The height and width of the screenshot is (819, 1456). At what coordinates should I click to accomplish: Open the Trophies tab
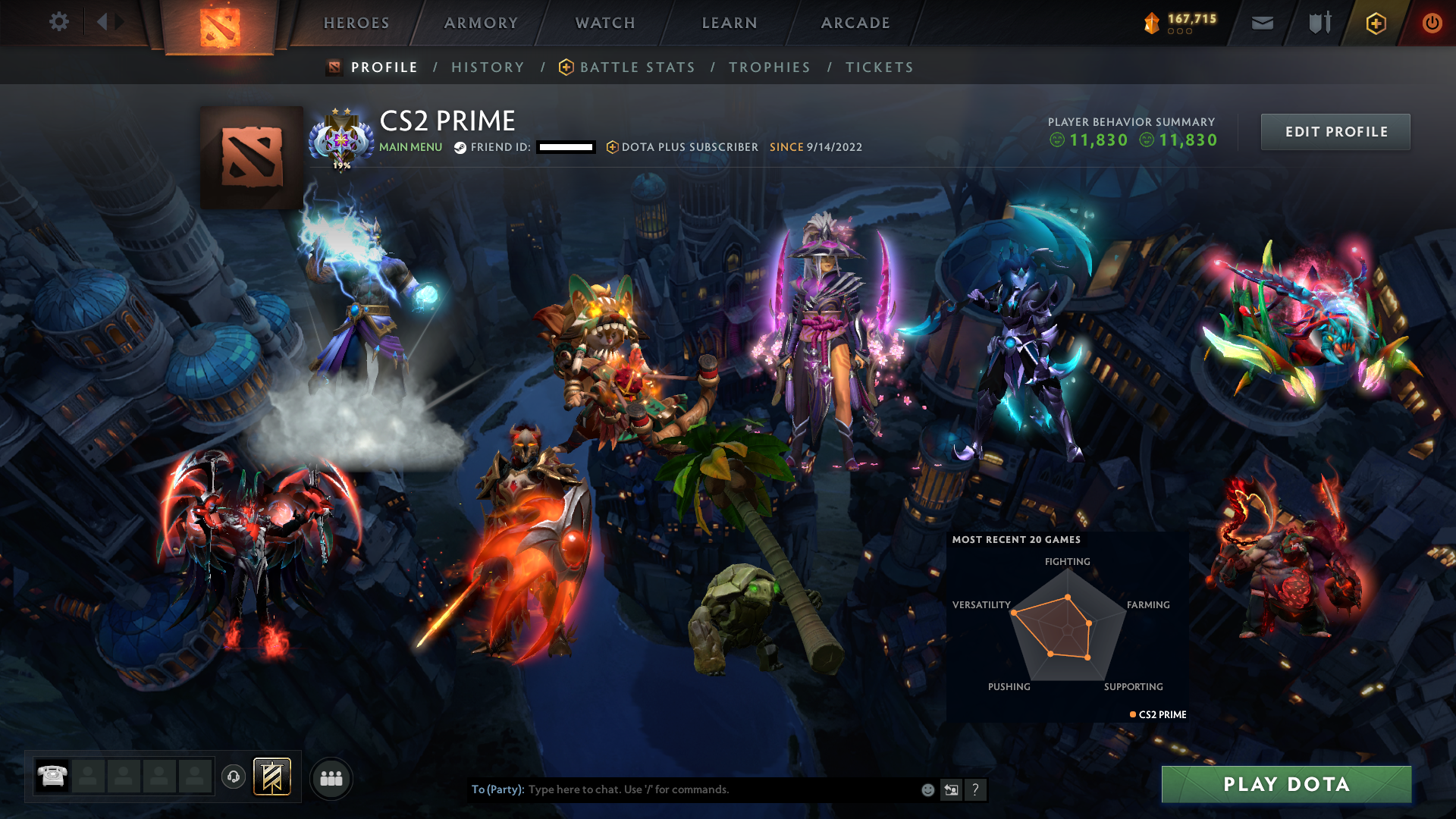pyautogui.click(x=770, y=67)
